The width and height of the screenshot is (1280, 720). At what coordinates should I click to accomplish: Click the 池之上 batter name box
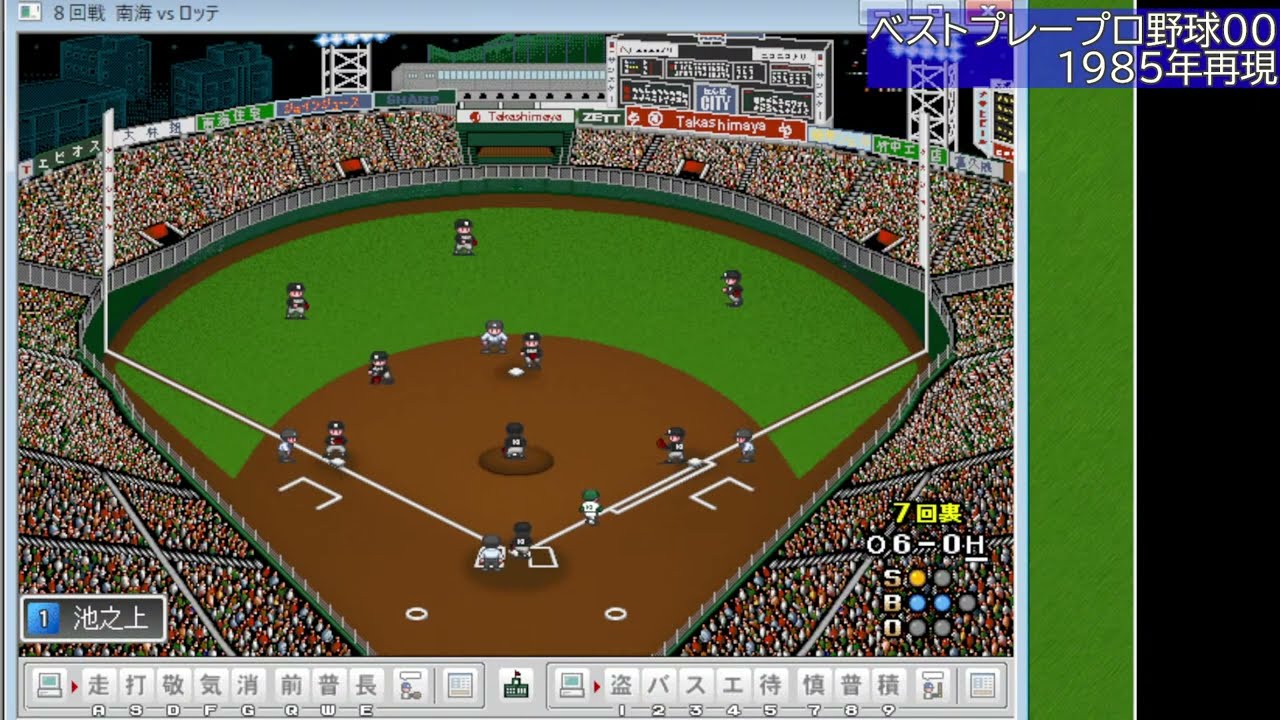coord(95,619)
